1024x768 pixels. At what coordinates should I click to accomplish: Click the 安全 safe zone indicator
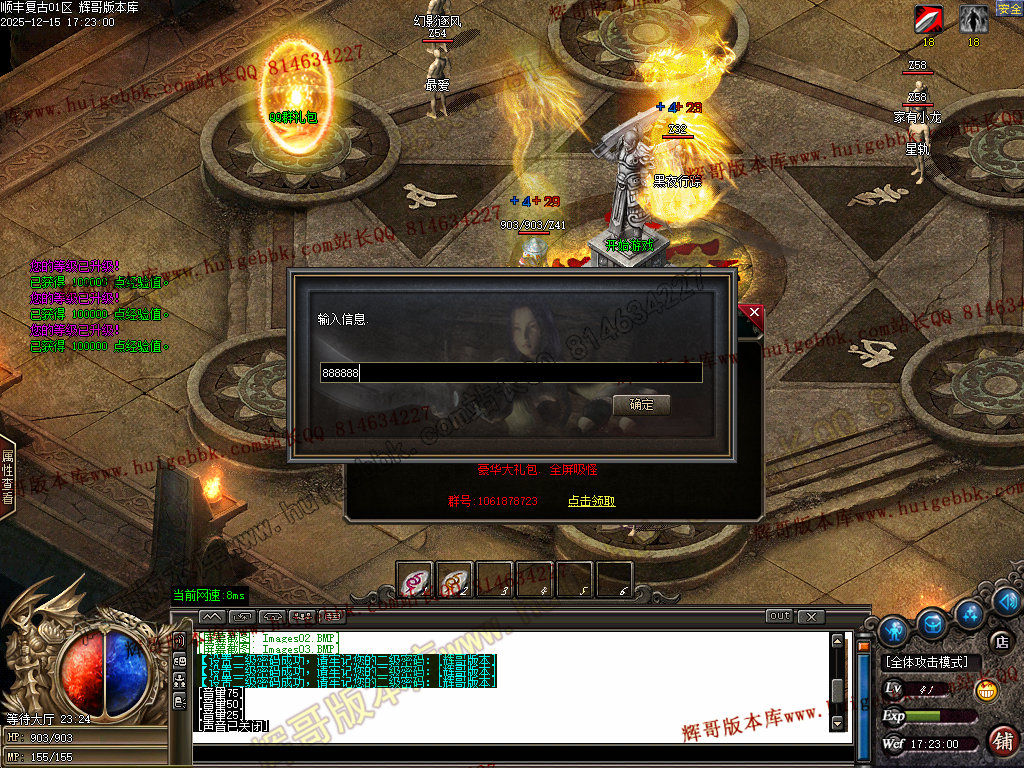[1009, 9]
